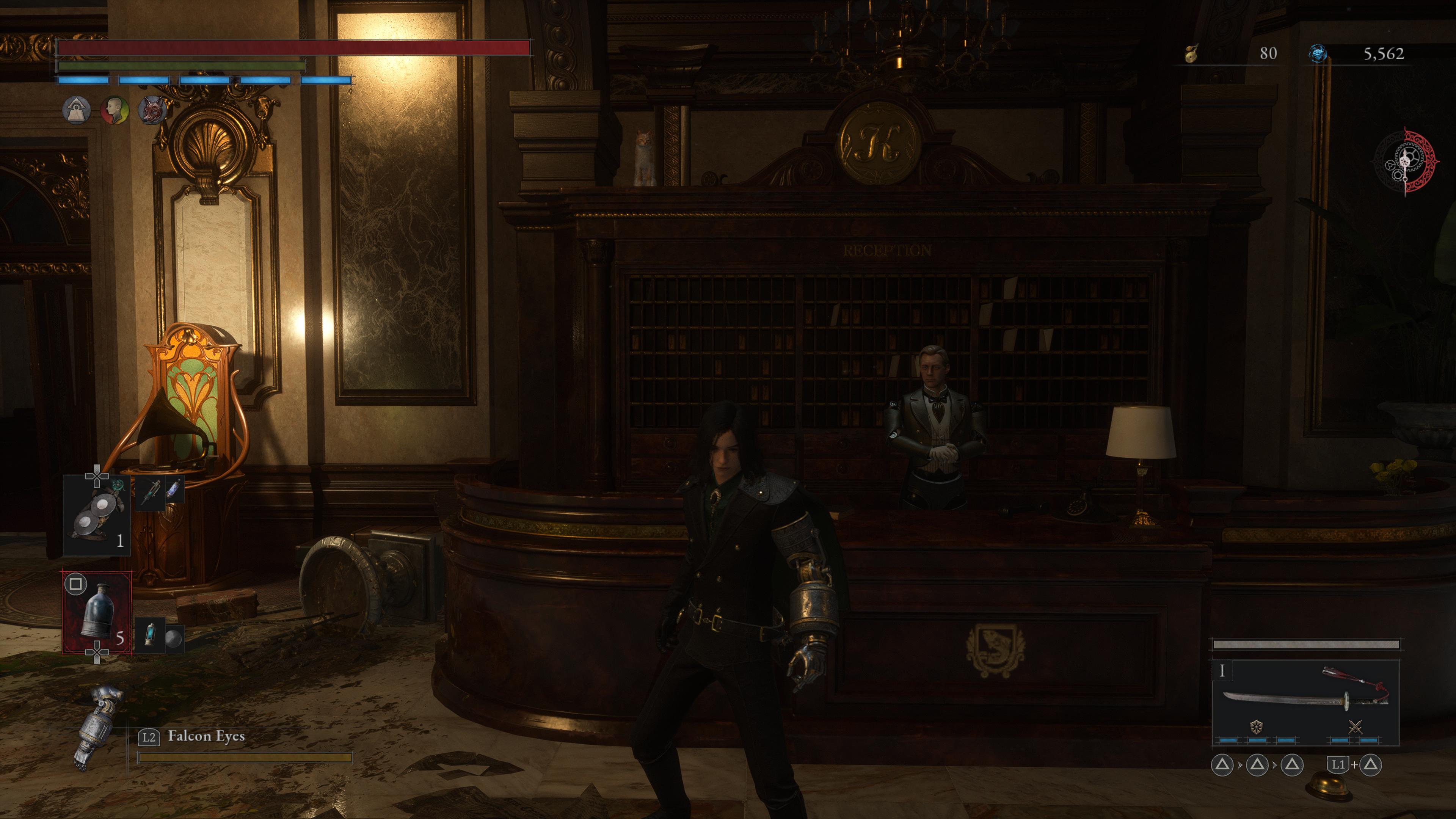1456x819 pixels.
Task: Click the Falcon Eyes Legion Arm icon
Action: tap(97, 727)
